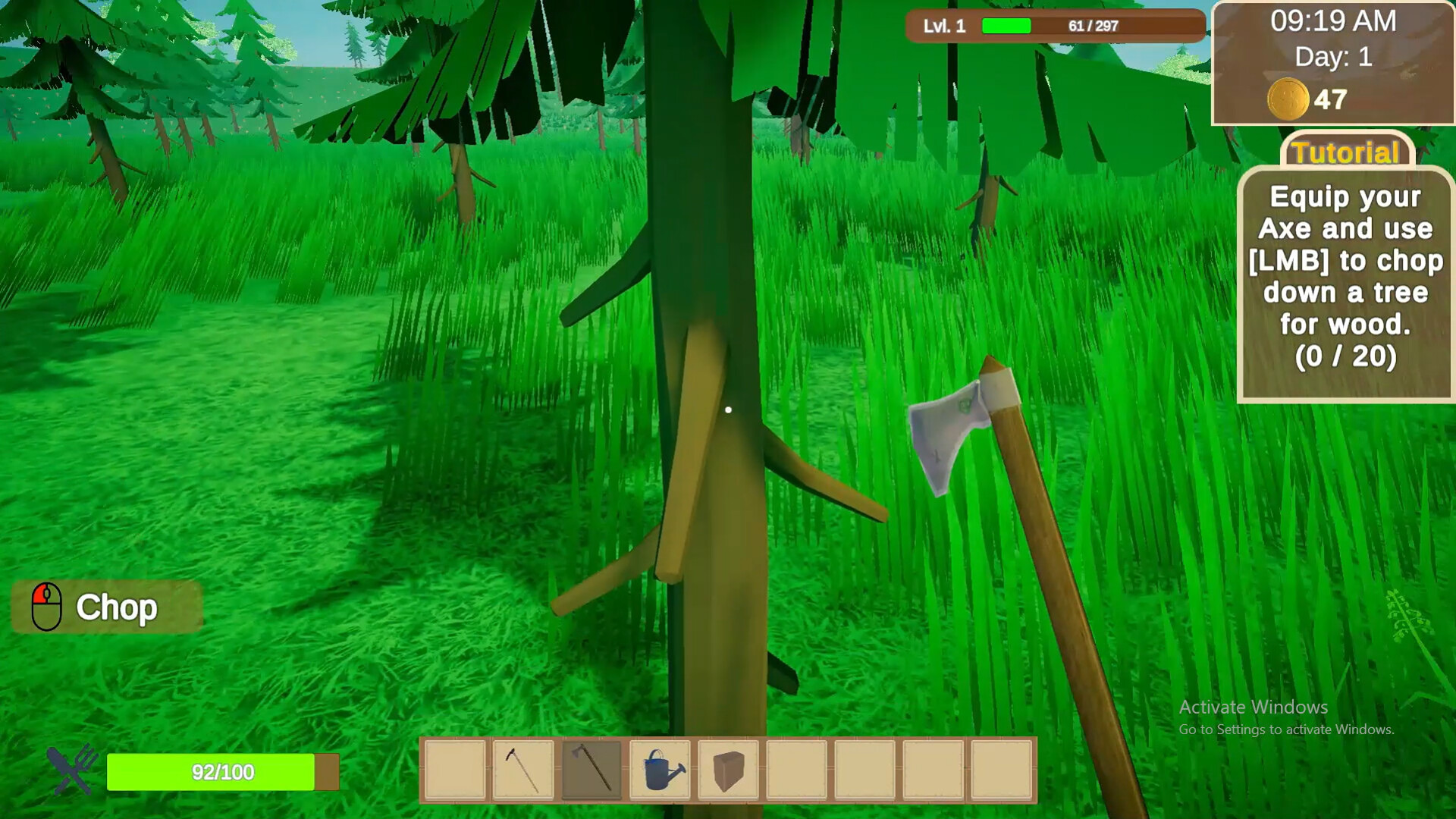Image resolution: width=1456 pixels, height=819 pixels.
Task: Select the wooden box item in the hotbar
Action: tap(727, 768)
